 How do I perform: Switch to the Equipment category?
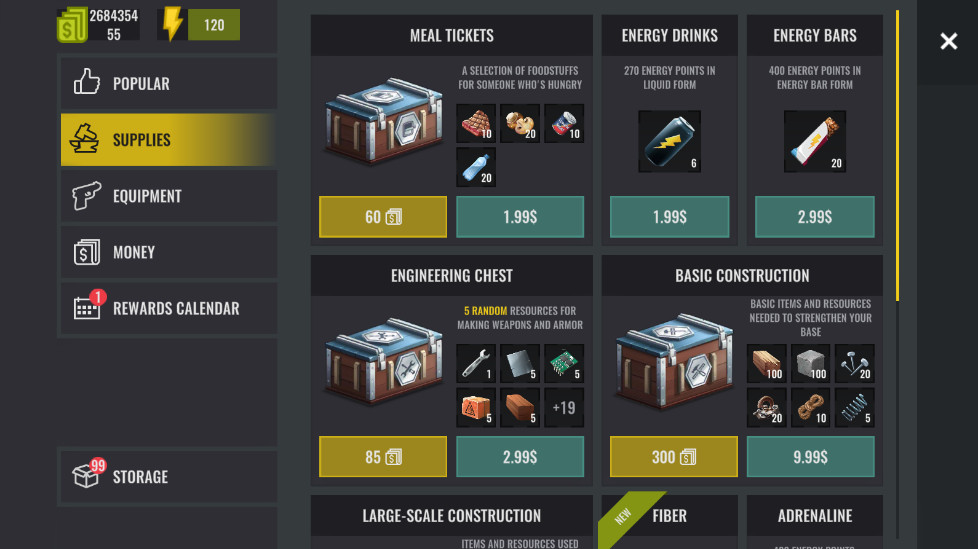click(167, 196)
